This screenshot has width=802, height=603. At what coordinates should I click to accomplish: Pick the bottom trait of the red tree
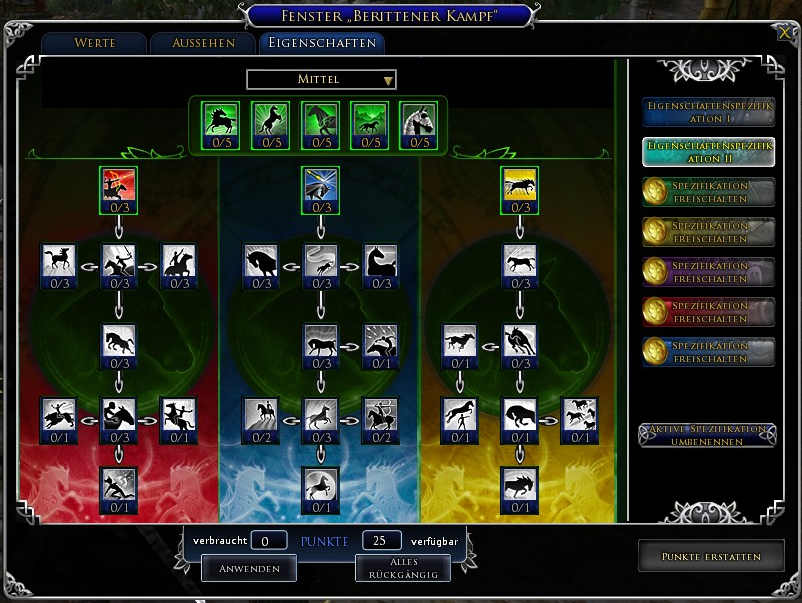pos(118,485)
